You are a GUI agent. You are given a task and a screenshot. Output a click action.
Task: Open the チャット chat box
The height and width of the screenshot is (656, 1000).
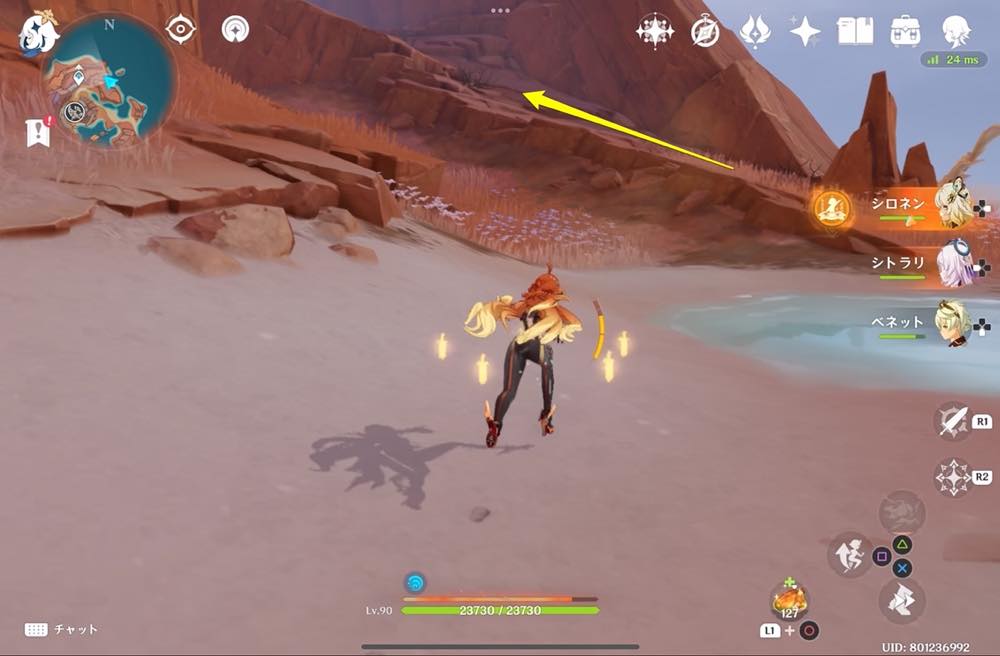click(62, 629)
